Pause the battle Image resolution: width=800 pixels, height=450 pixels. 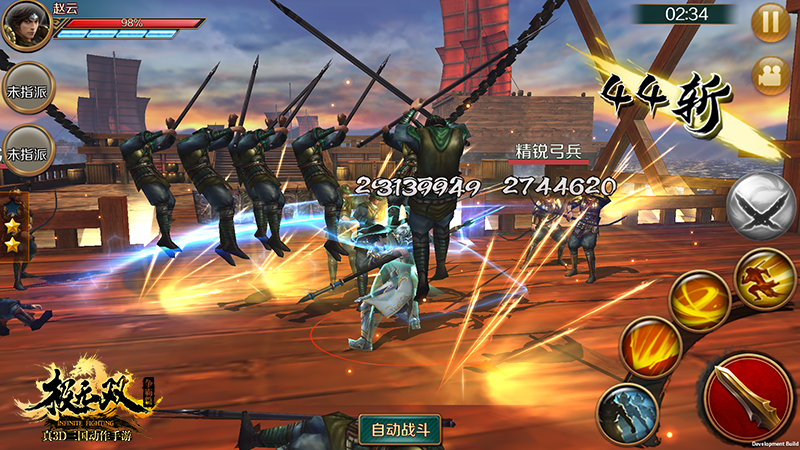click(x=770, y=23)
